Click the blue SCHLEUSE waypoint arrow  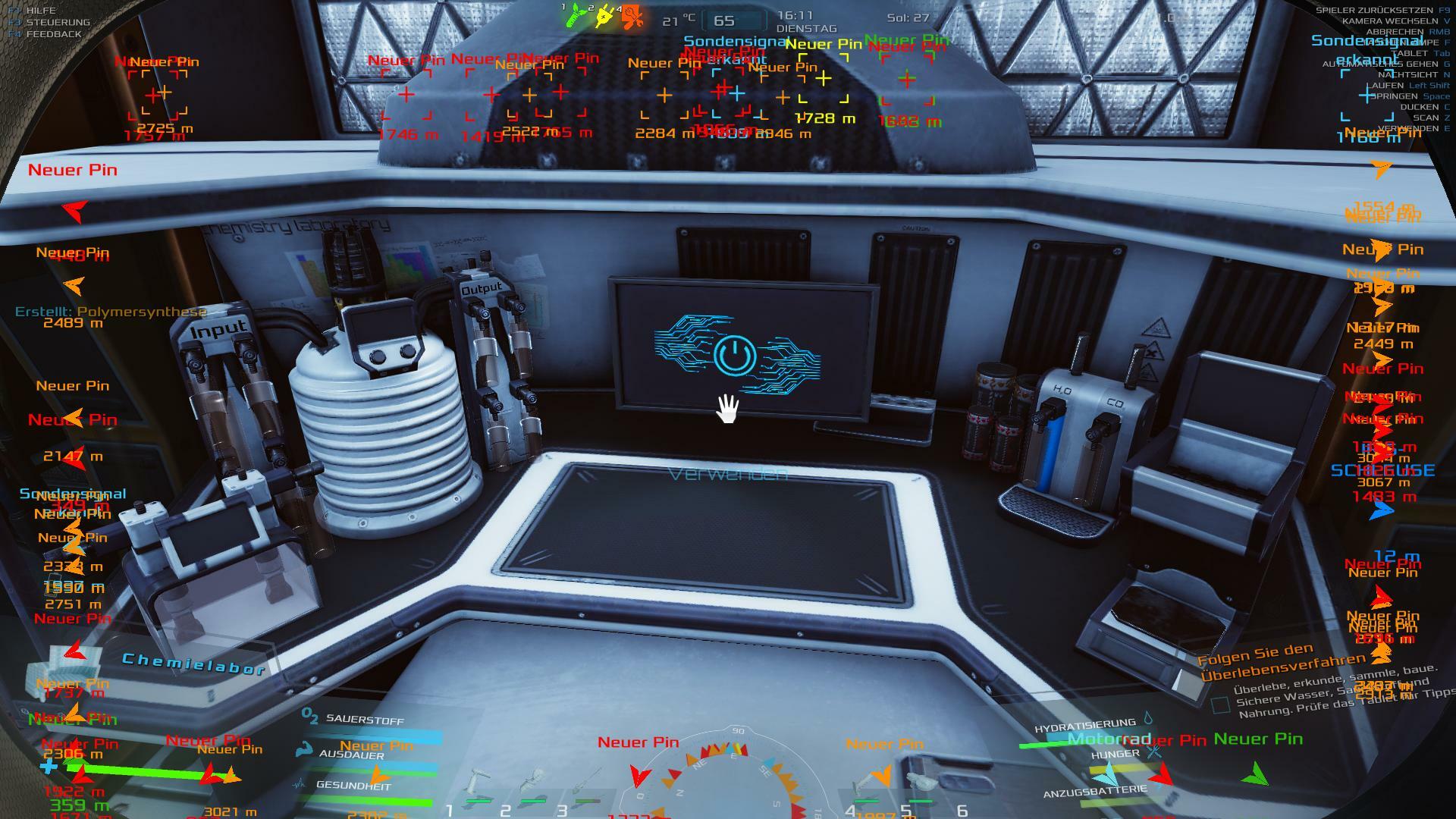1382,511
